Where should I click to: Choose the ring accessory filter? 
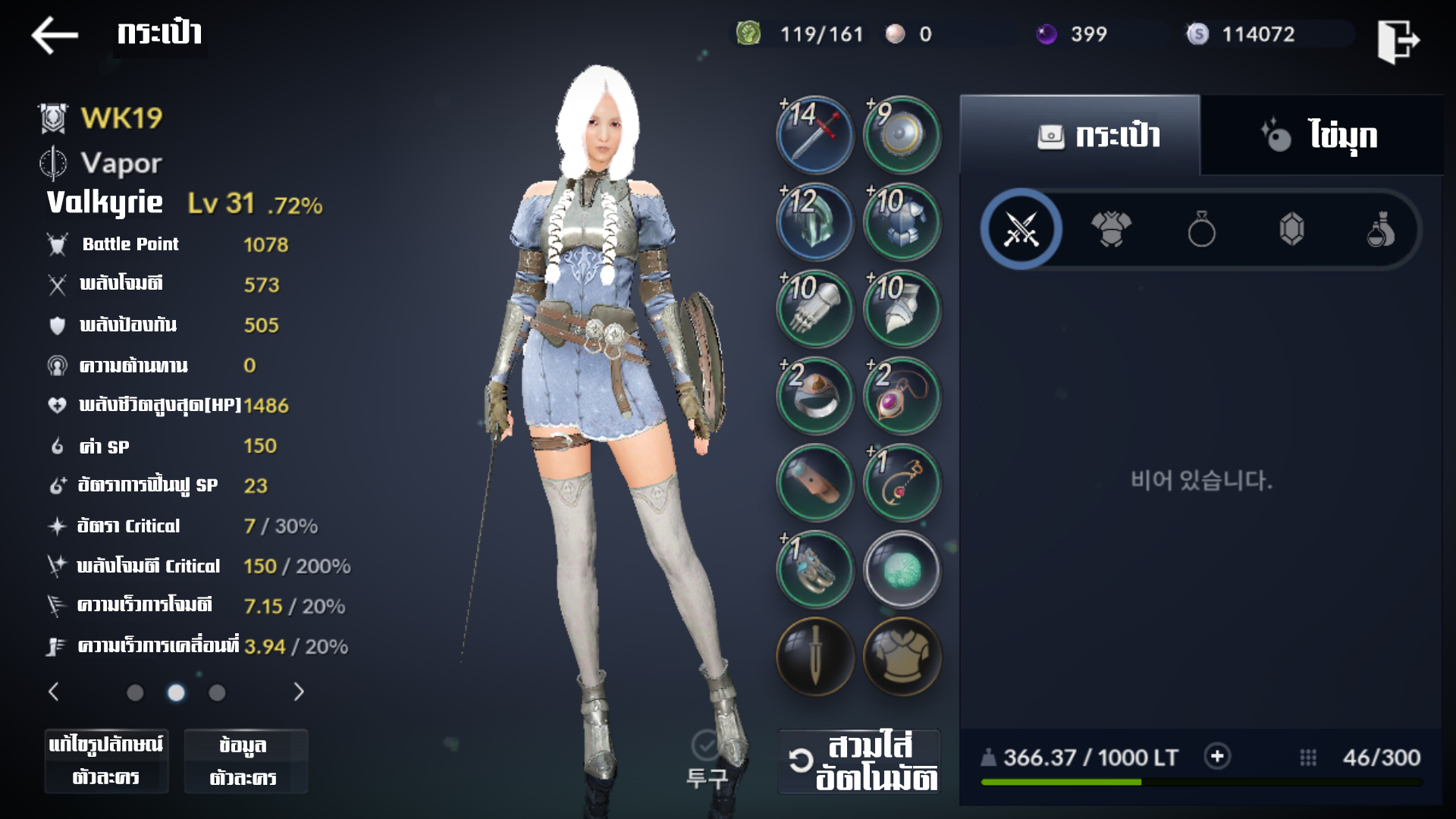[1201, 229]
